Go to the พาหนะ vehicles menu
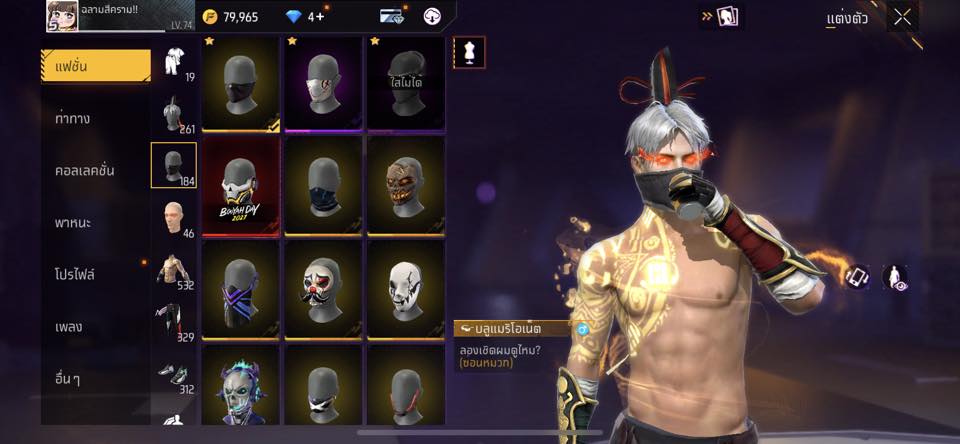 (73, 222)
